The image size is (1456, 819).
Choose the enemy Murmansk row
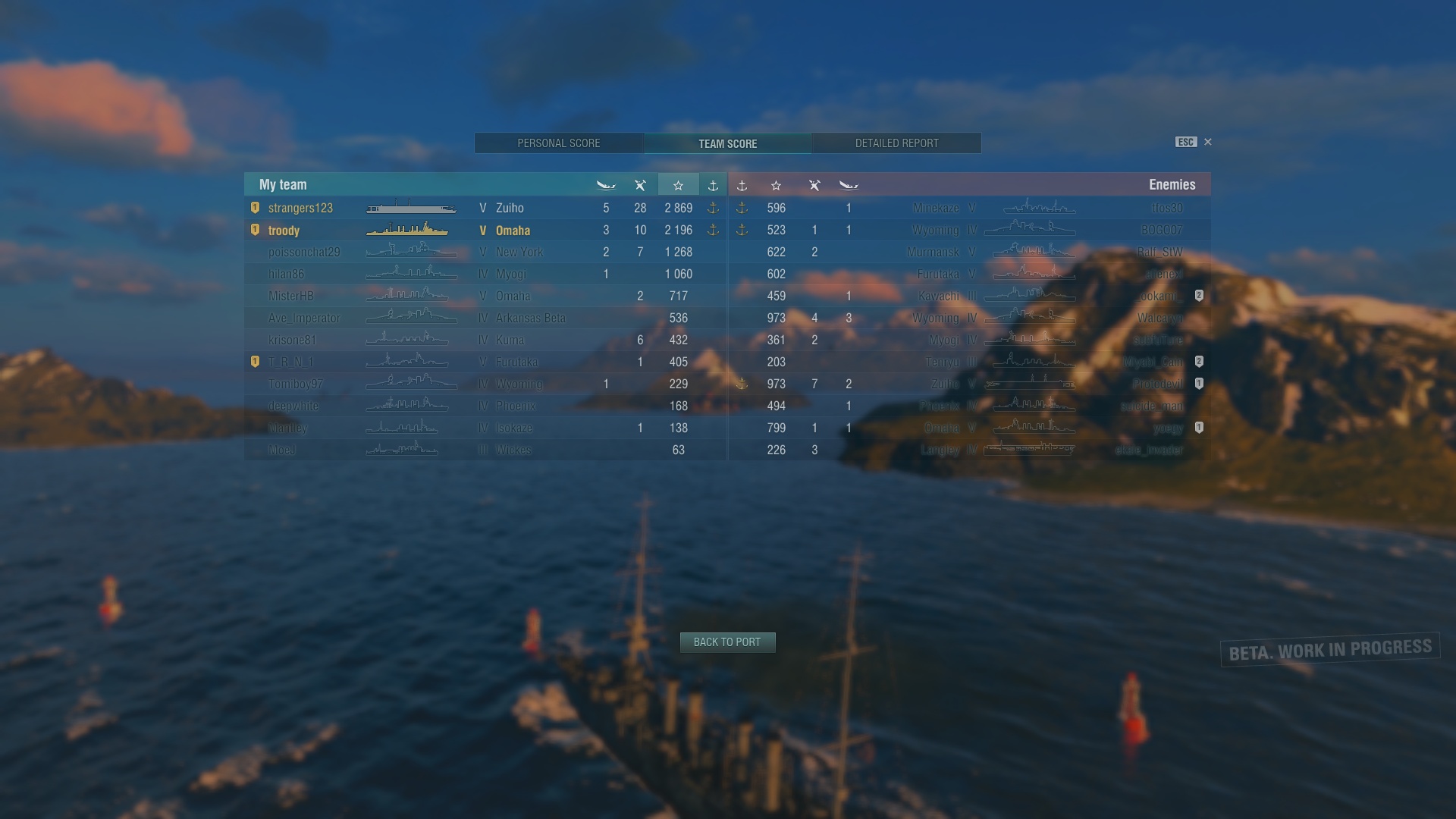click(x=969, y=252)
